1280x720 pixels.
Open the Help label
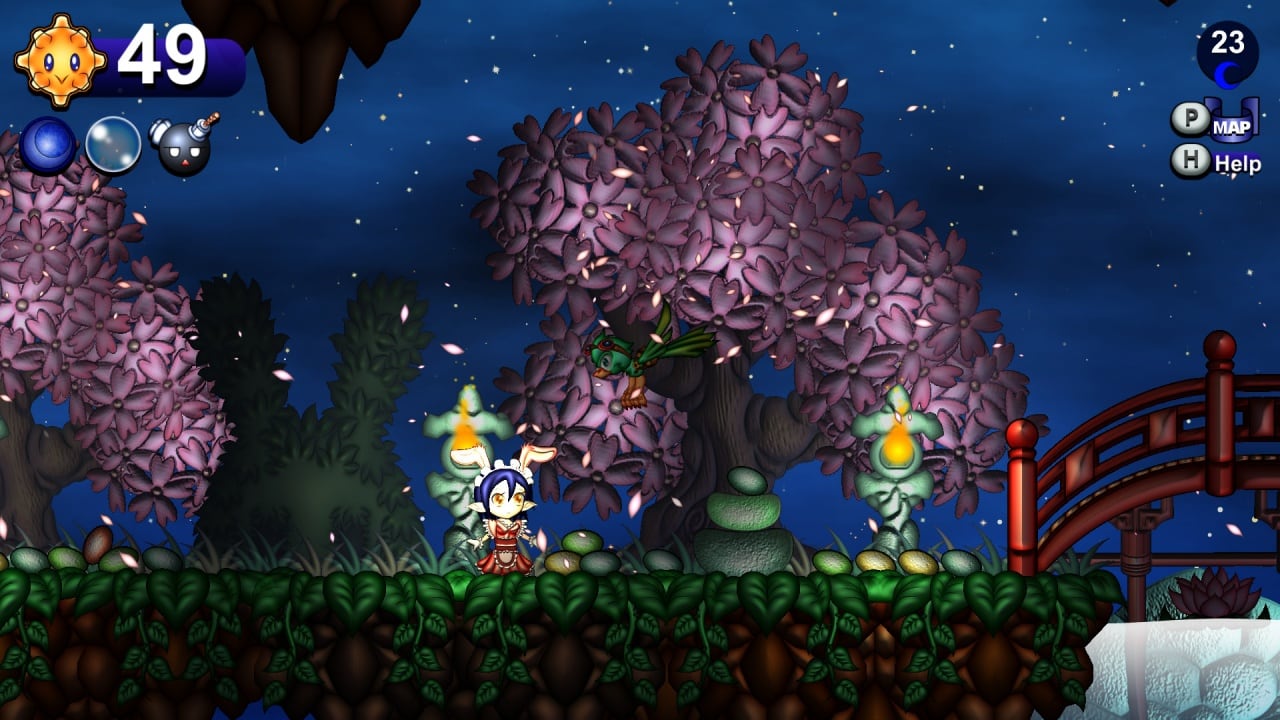pos(1237,163)
